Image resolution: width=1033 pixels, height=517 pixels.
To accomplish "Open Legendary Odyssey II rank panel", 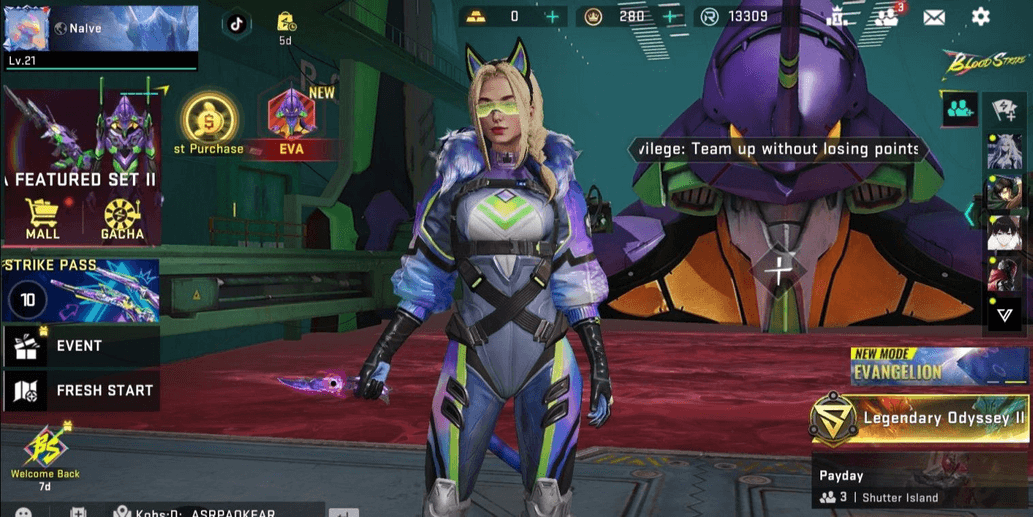I will [920, 419].
